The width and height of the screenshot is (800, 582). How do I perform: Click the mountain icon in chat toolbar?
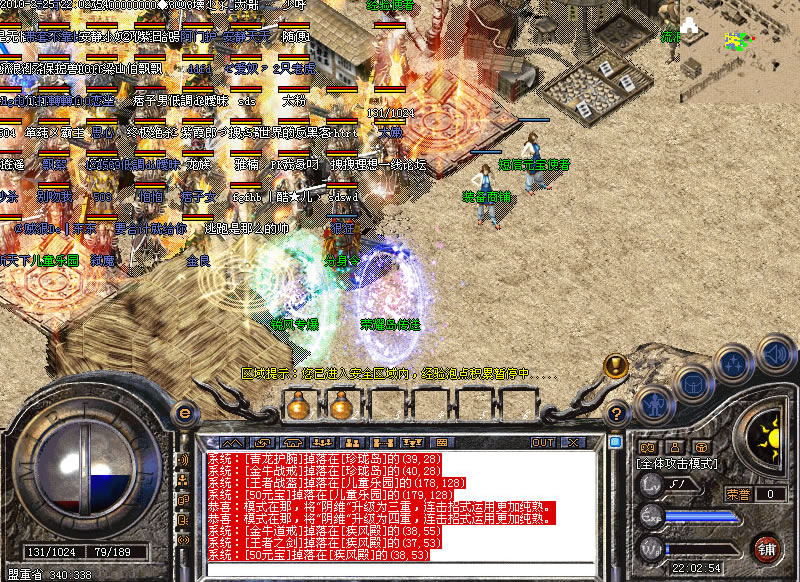(x=231, y=441)
